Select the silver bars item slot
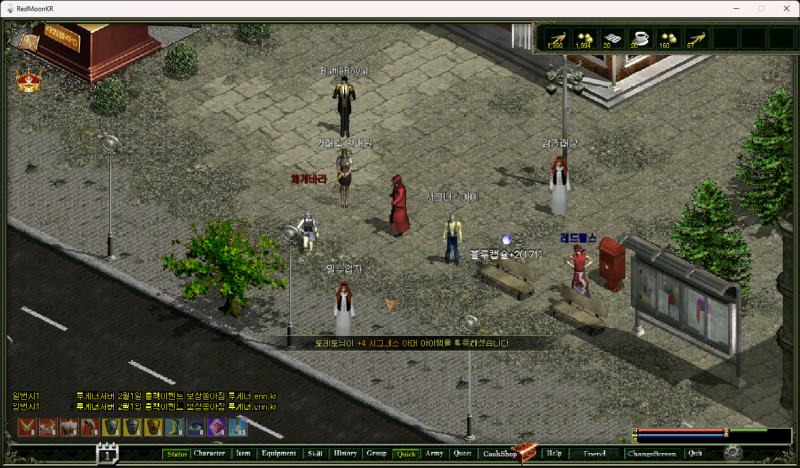This screenshot has width=800, height=468. [612, 38]
